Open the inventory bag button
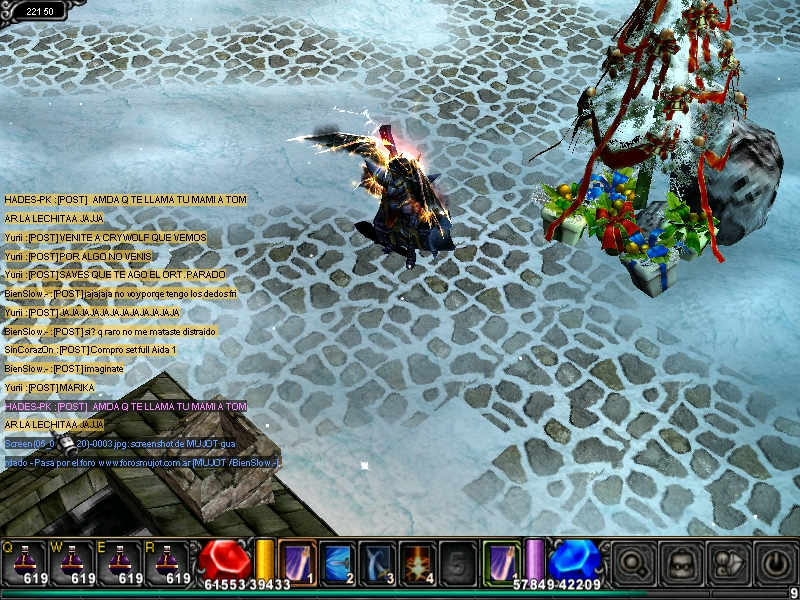Viewport: 800px width, 600px height. (682, 563)
